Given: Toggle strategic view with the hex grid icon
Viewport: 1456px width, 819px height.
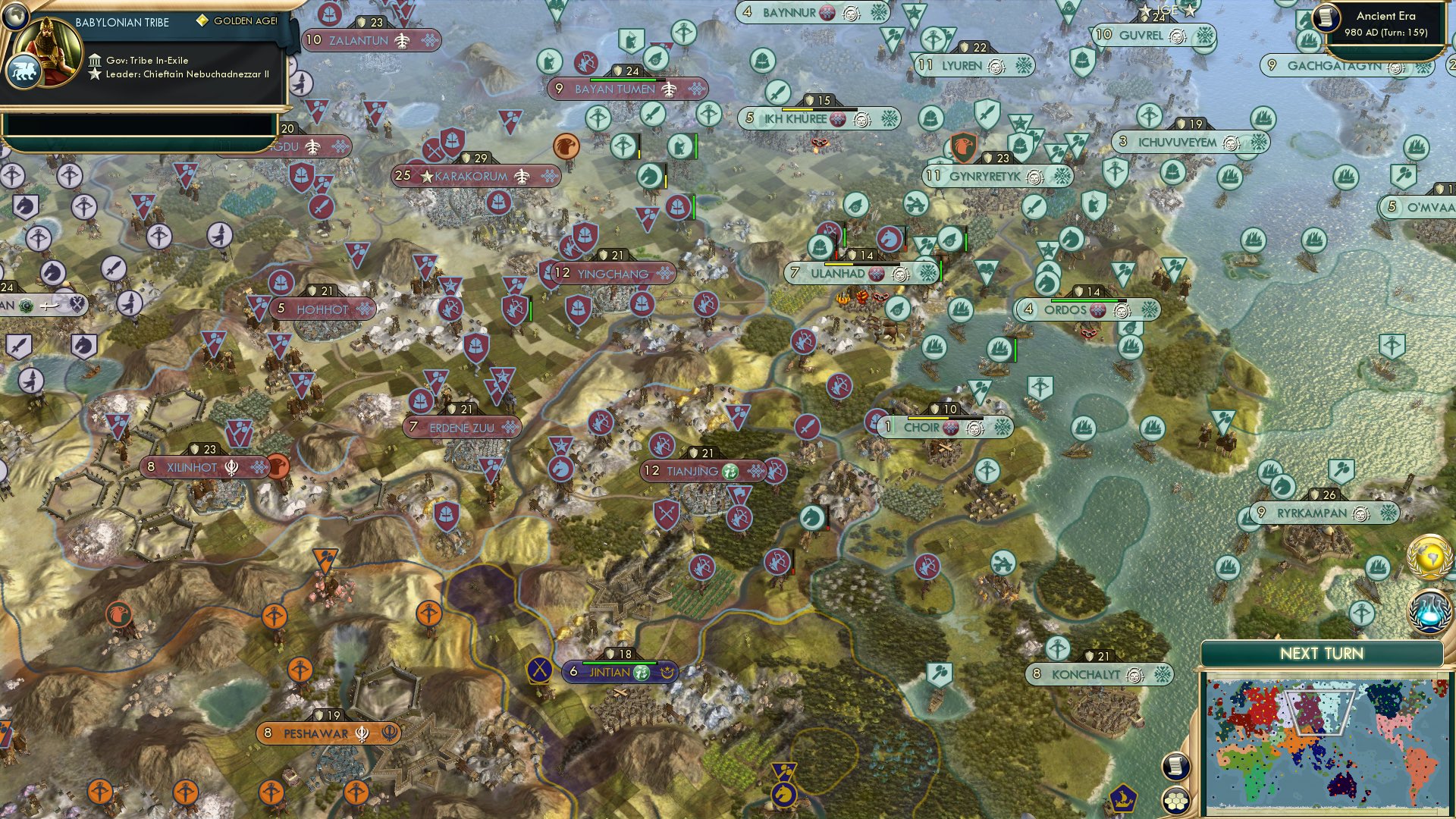Looking at the screenshot, I should coord(1175,801).
